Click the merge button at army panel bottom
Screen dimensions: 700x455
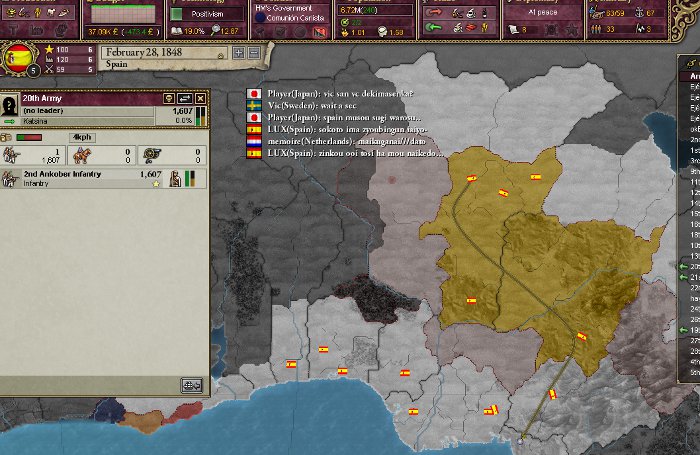click(191, 384)
